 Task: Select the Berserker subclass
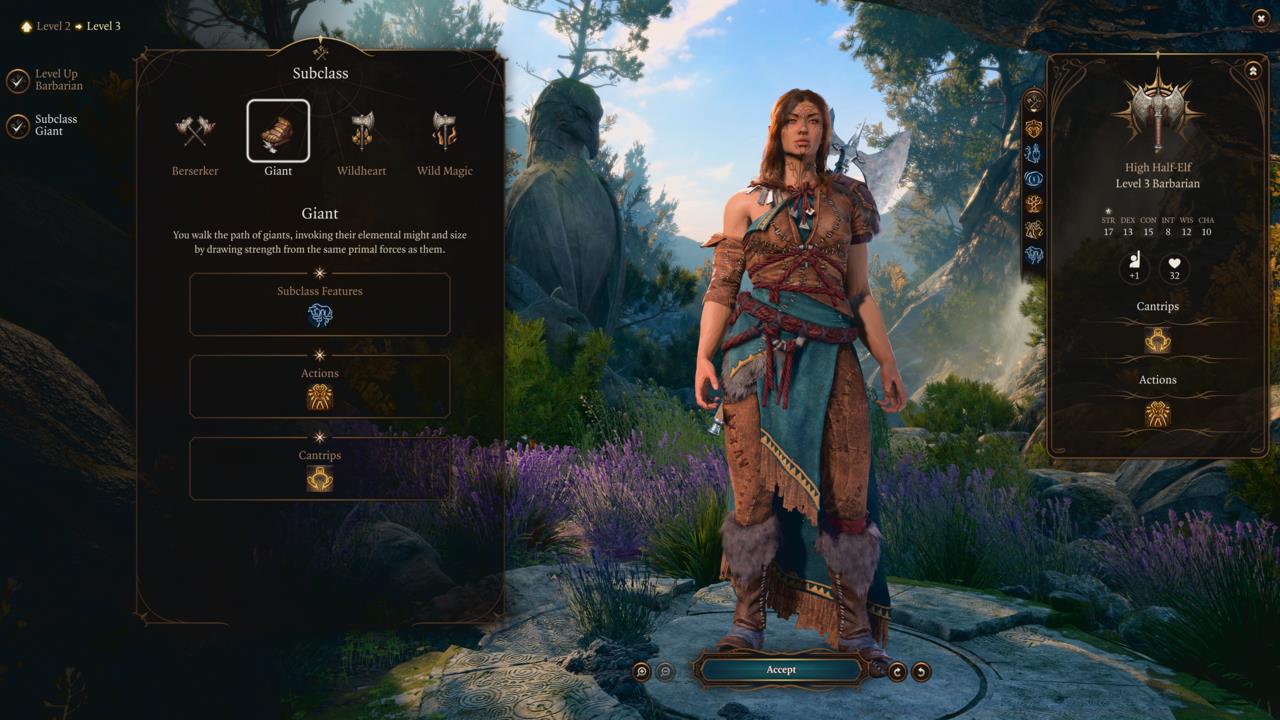[194, 130]
